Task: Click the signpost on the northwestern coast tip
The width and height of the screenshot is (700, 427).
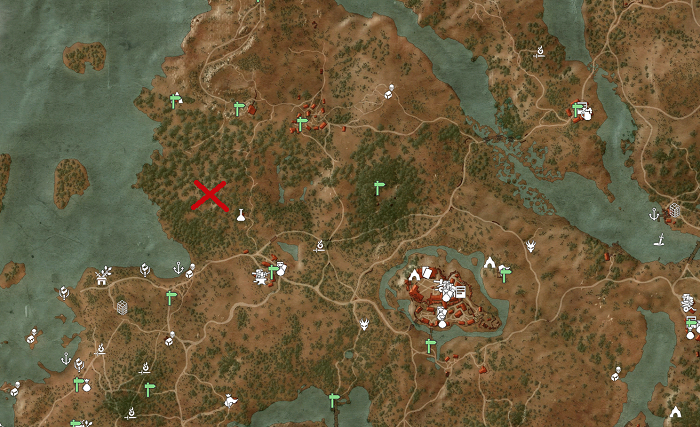Action: pos(175,99)
